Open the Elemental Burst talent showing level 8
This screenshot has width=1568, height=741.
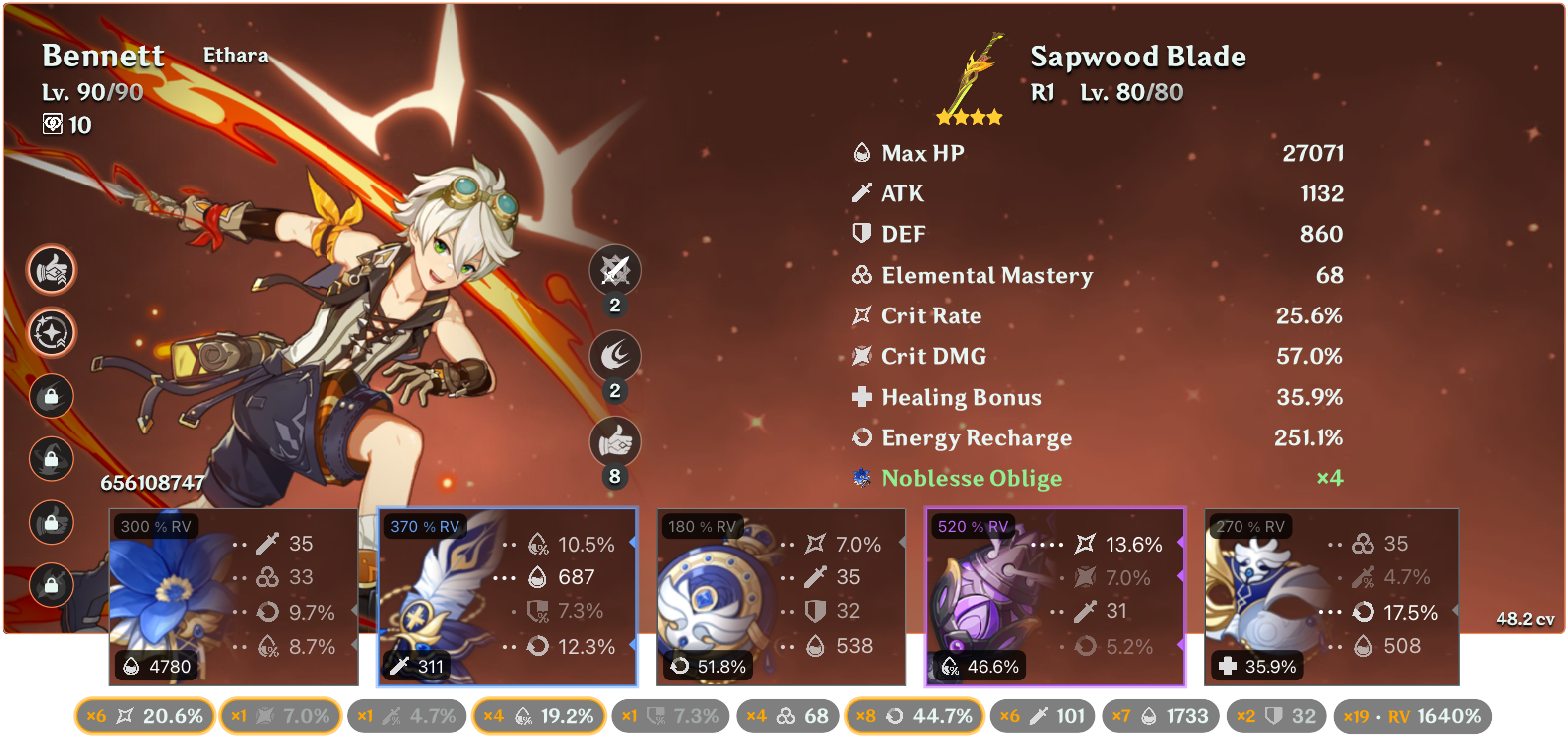(x=615, y=442)
